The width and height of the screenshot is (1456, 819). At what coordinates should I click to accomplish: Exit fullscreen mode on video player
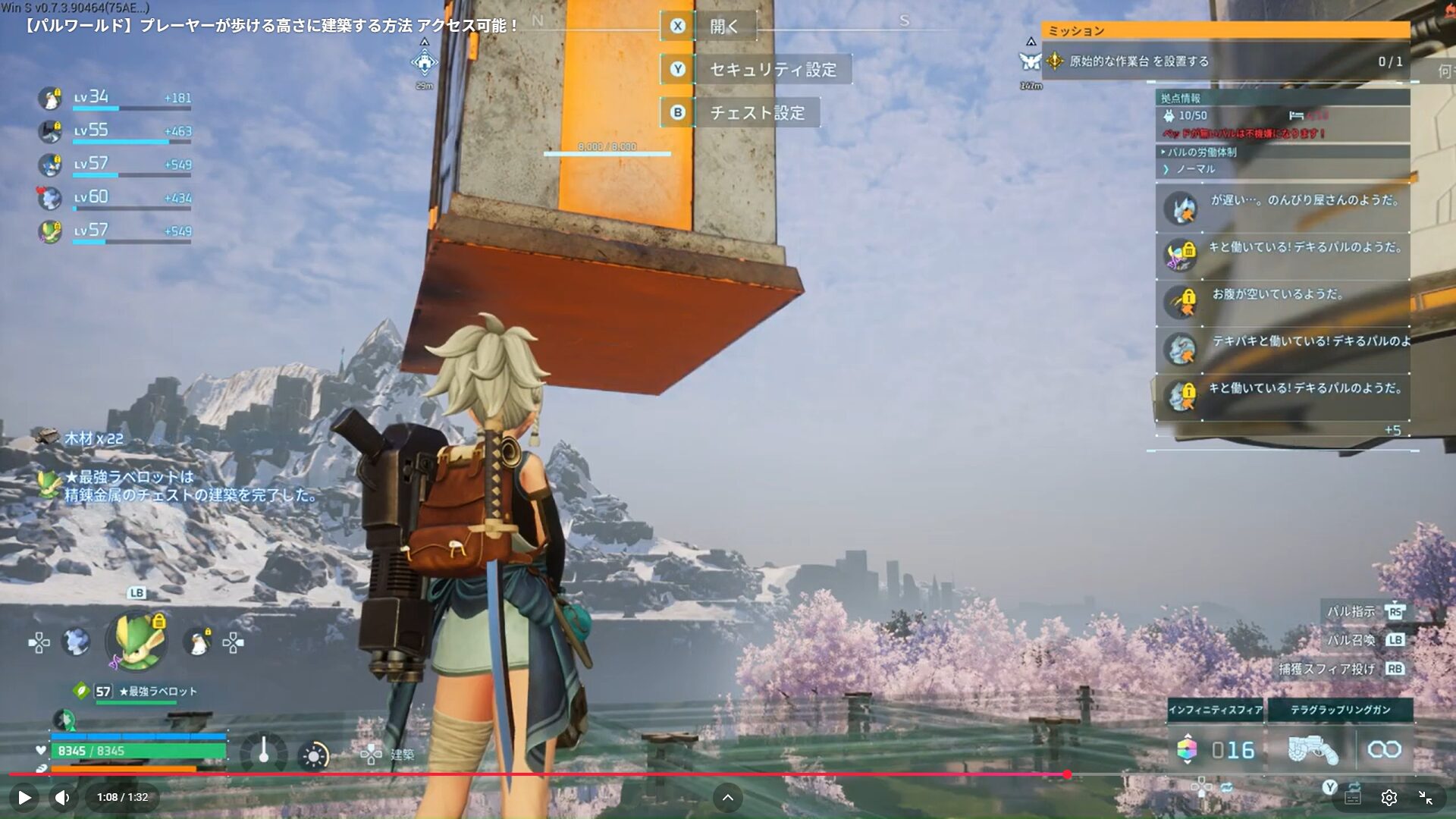coord(1426,797)
